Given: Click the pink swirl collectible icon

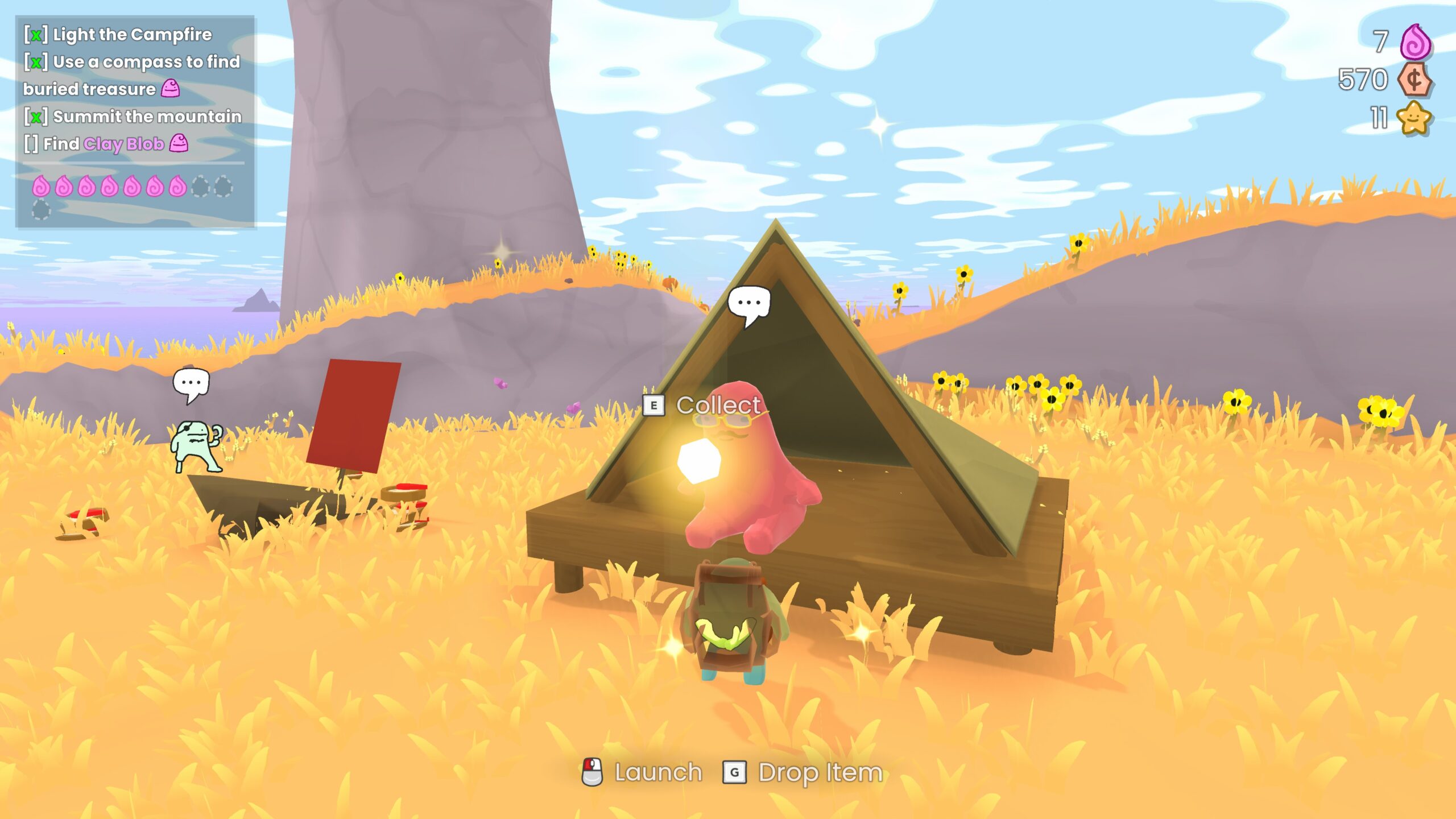Looking at the screenshot, I should (1416, 42).
